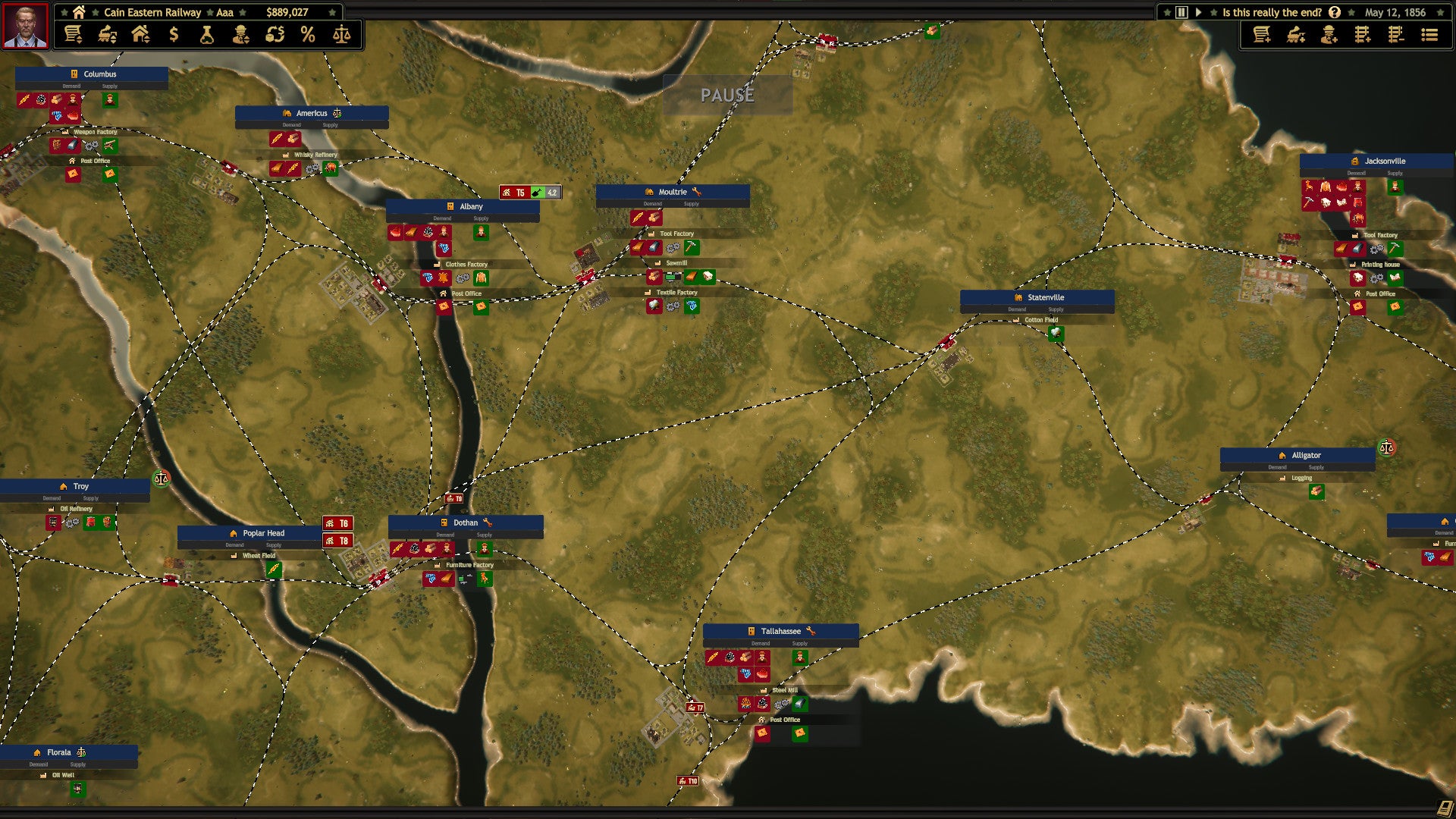
Task: Open the percent interest panel
Action: click(x=308, y=35)
